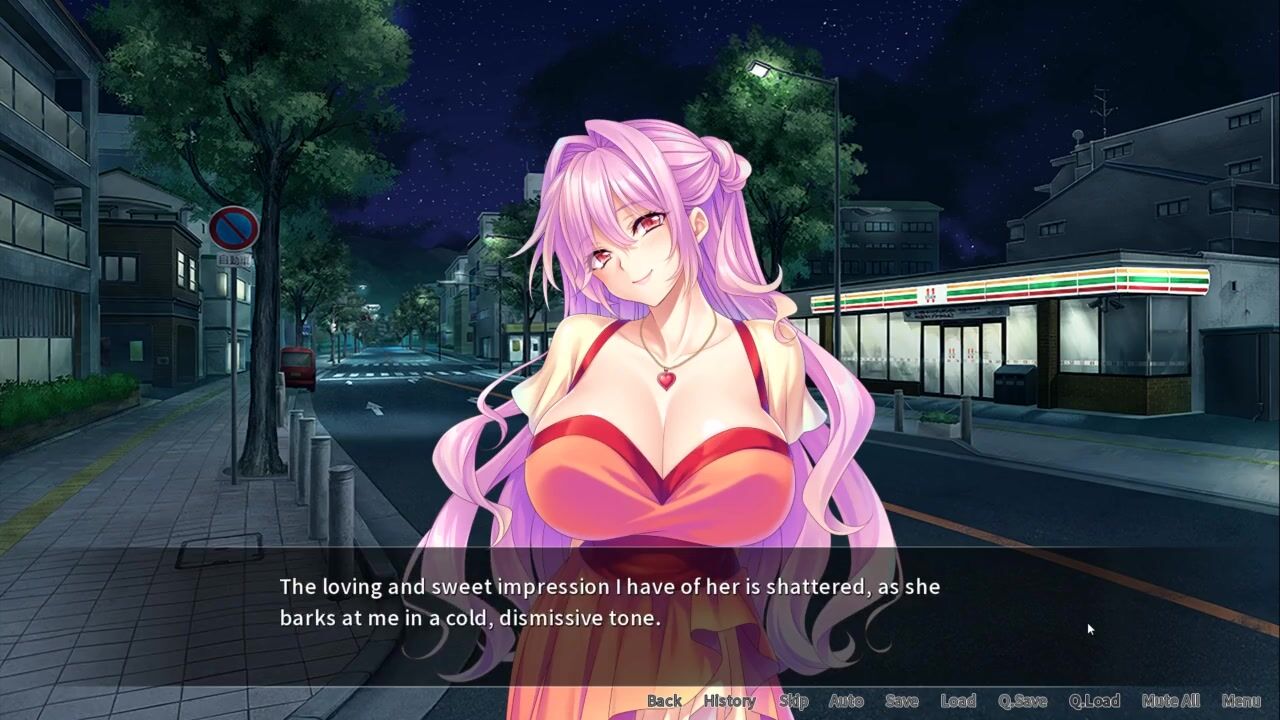Toggle Mute All audio
Image resolution: width=1280 pixels, height=720 pixels.
[1170, 701]
